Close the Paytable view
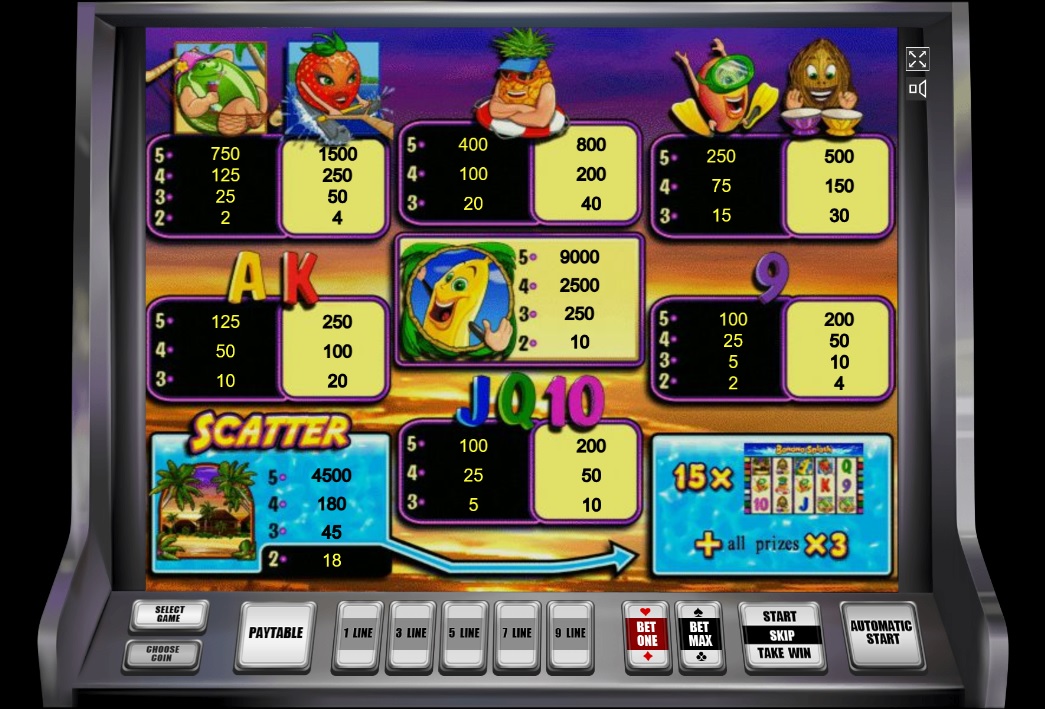 (x=275, y=633)
